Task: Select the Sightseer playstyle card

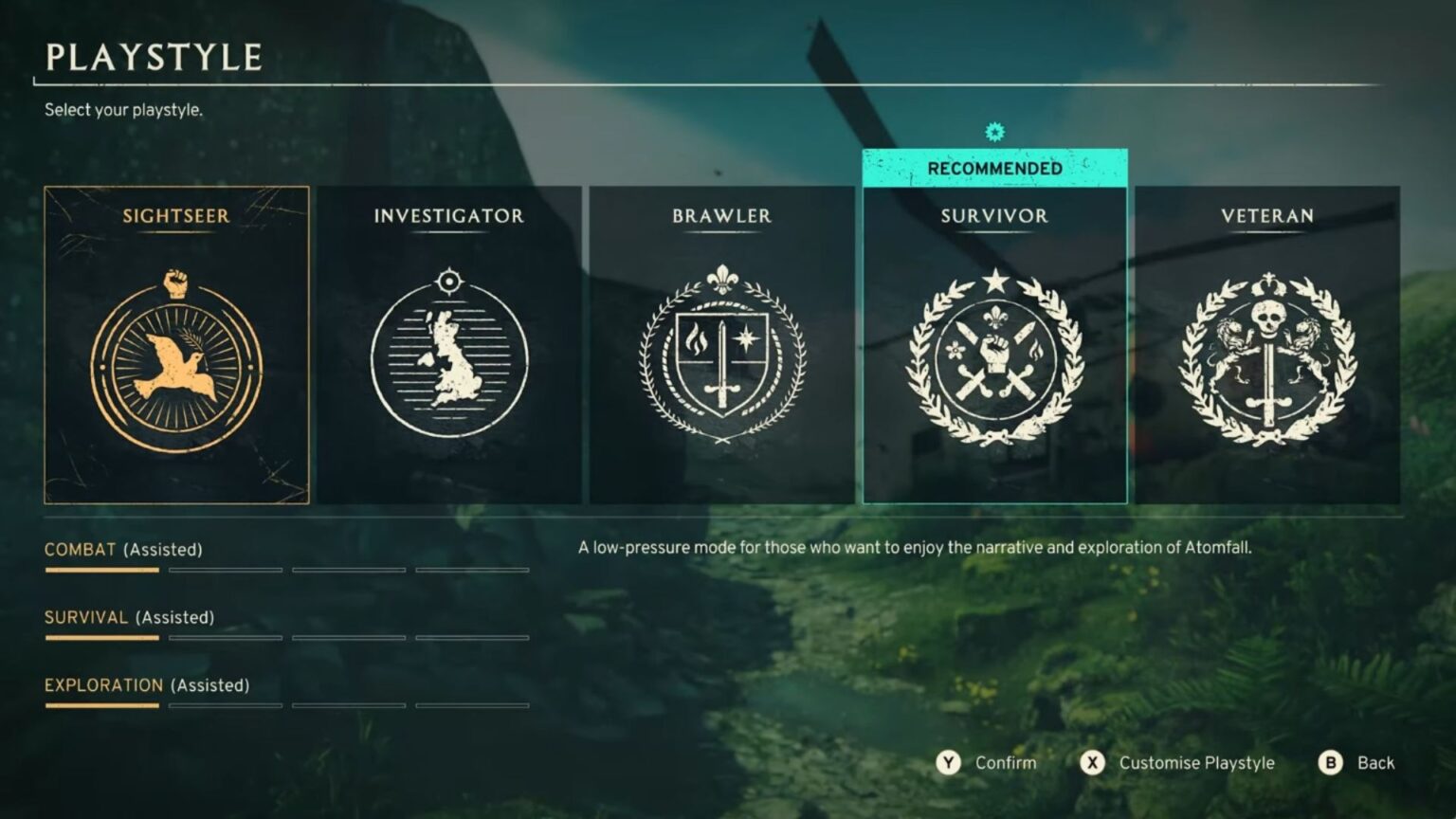Action: [x=175, y=344]
